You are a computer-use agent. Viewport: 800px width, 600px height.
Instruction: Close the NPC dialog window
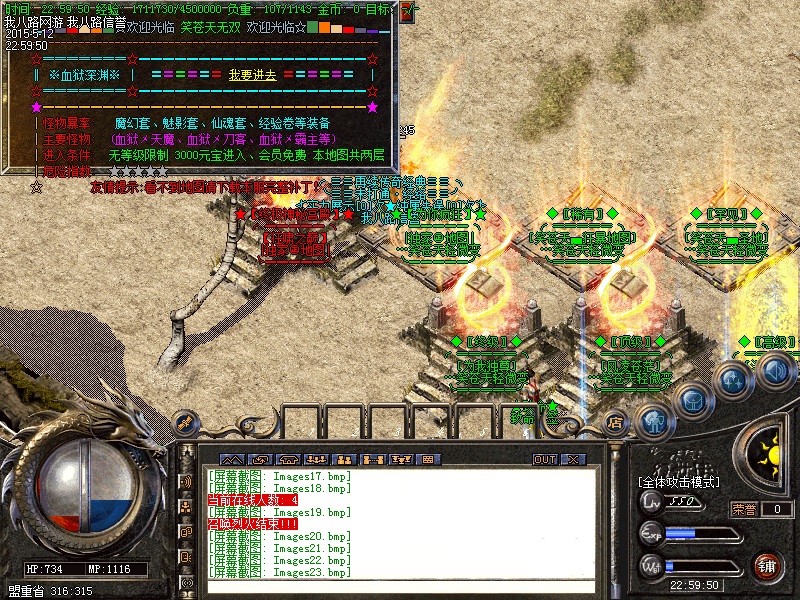tap(409, 12)
